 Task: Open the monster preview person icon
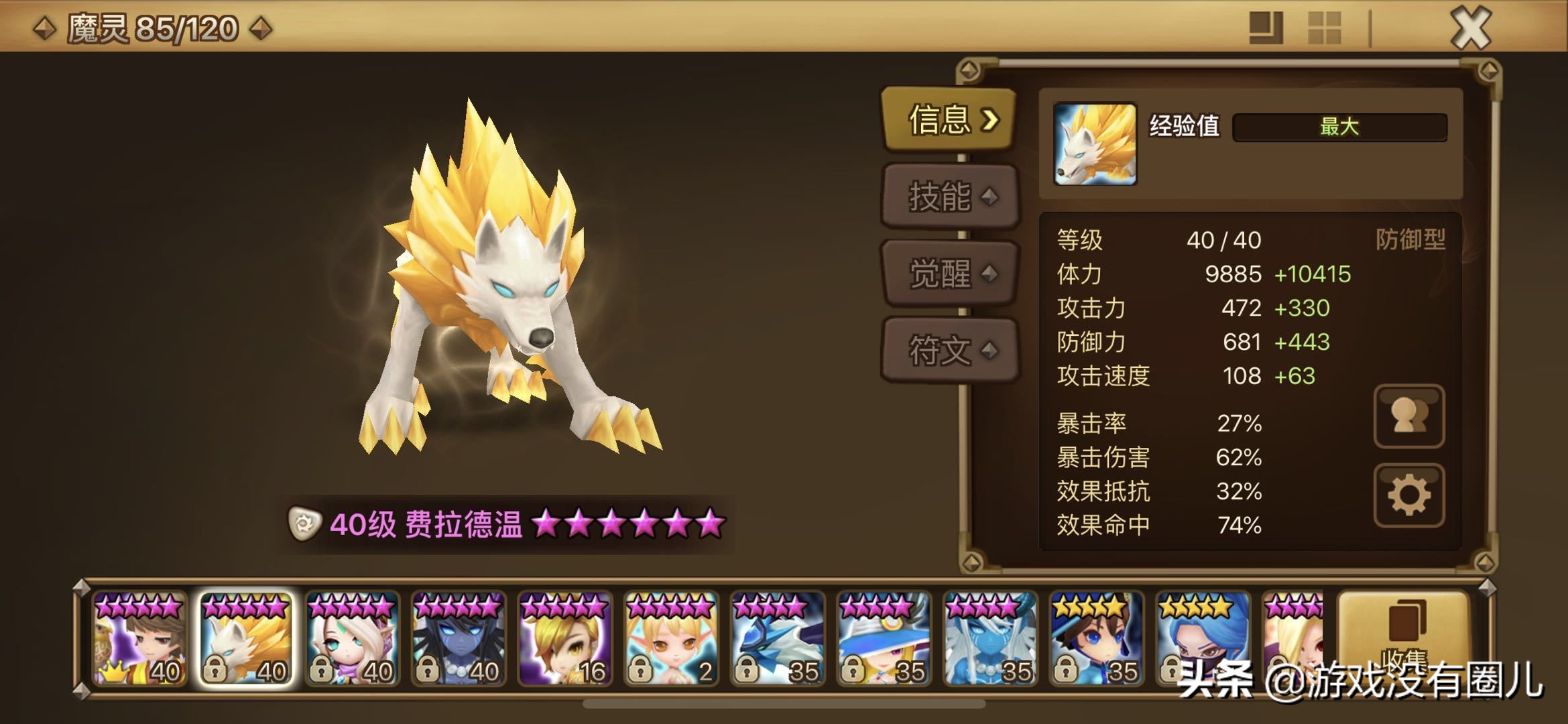click(x=1408, y=416)
